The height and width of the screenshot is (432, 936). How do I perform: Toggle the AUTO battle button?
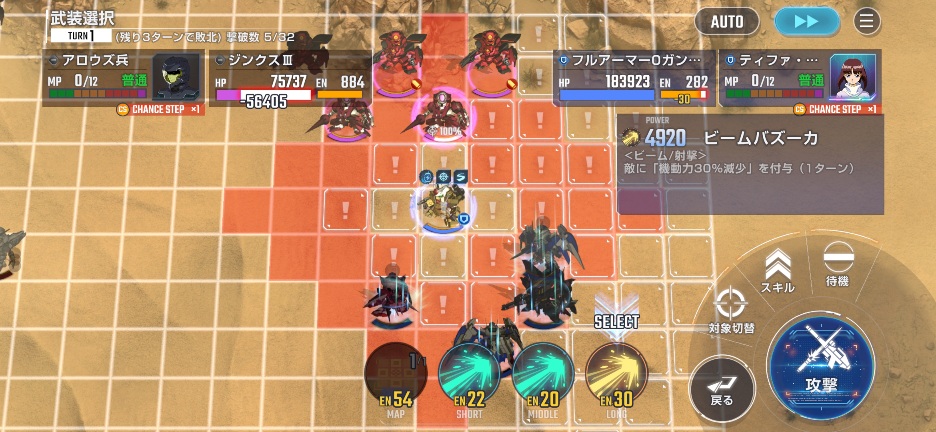727,20
